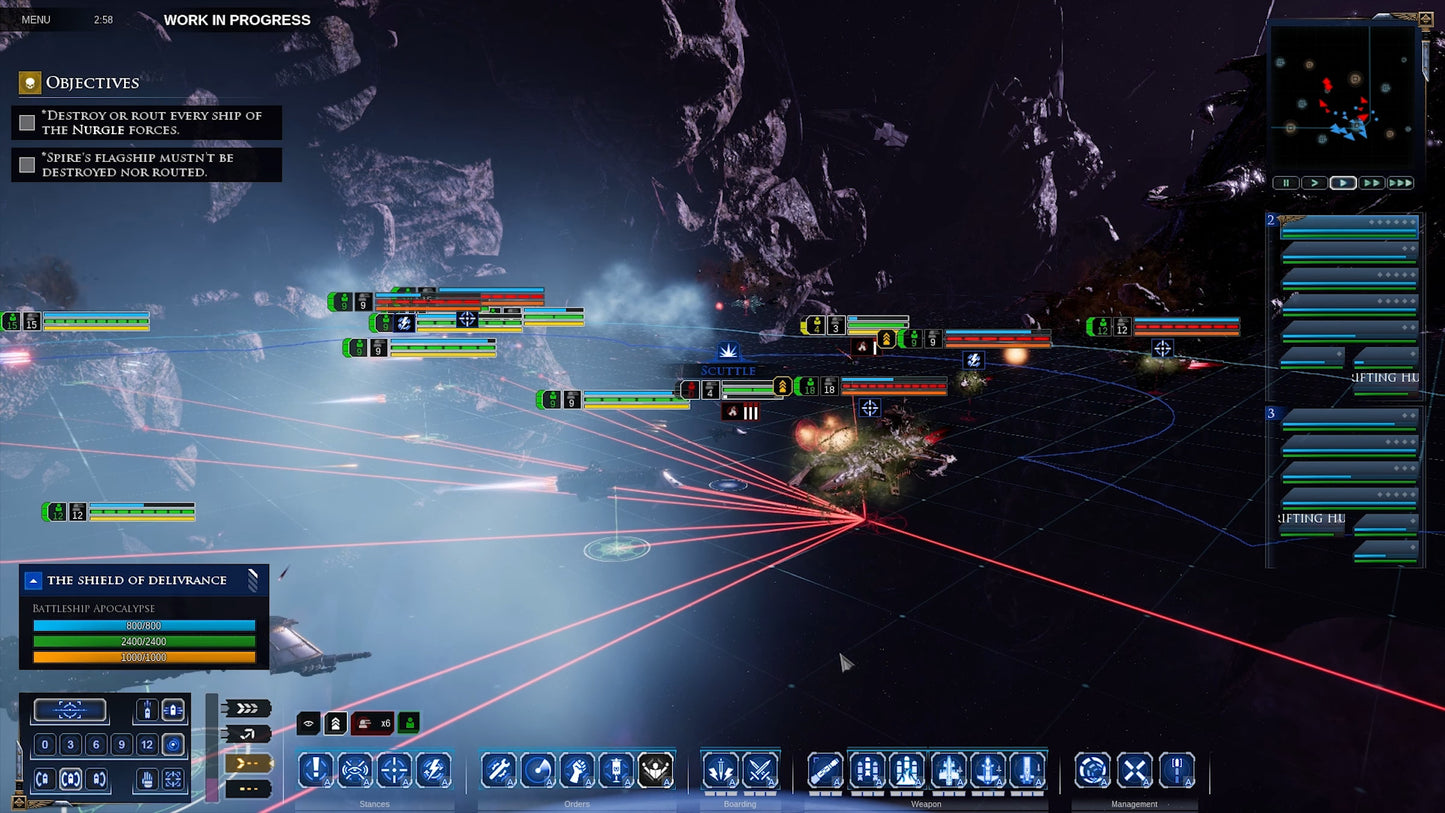The image size is (1445, 813).
Task: Select the targeting reticle stance icon
Action: [395, 768]
